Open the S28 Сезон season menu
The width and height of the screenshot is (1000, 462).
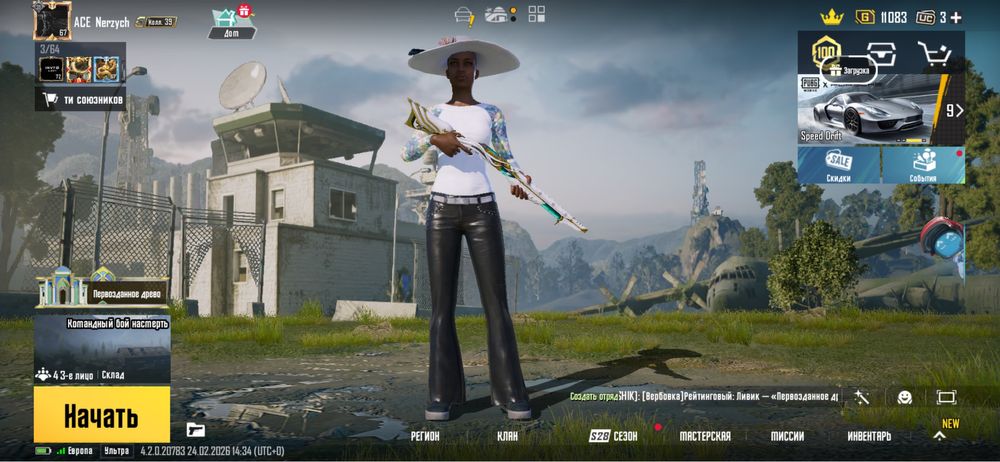[613, 436]
